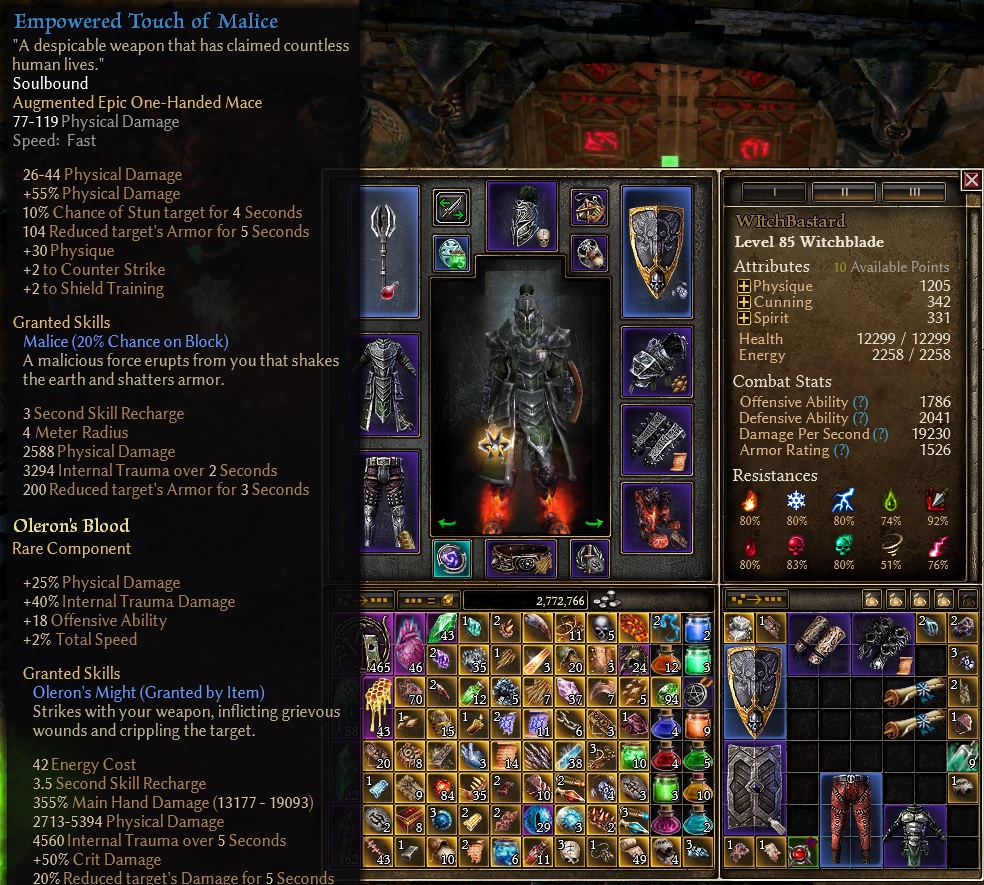Spend an attribute point on Spirit
984x885 pixels.
pyautogui.click(x=744, y=319)
